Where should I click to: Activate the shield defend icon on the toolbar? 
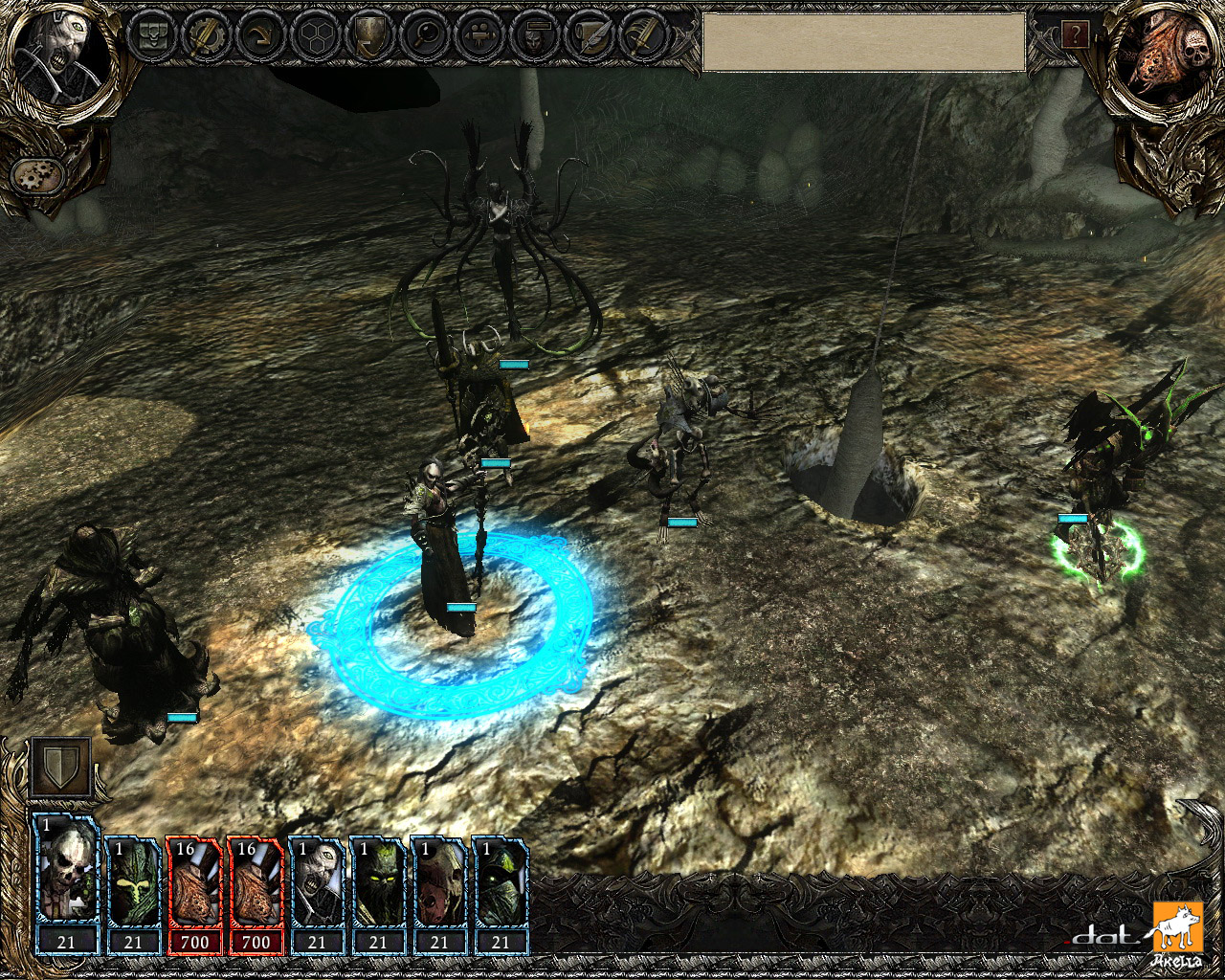[371, 38]
